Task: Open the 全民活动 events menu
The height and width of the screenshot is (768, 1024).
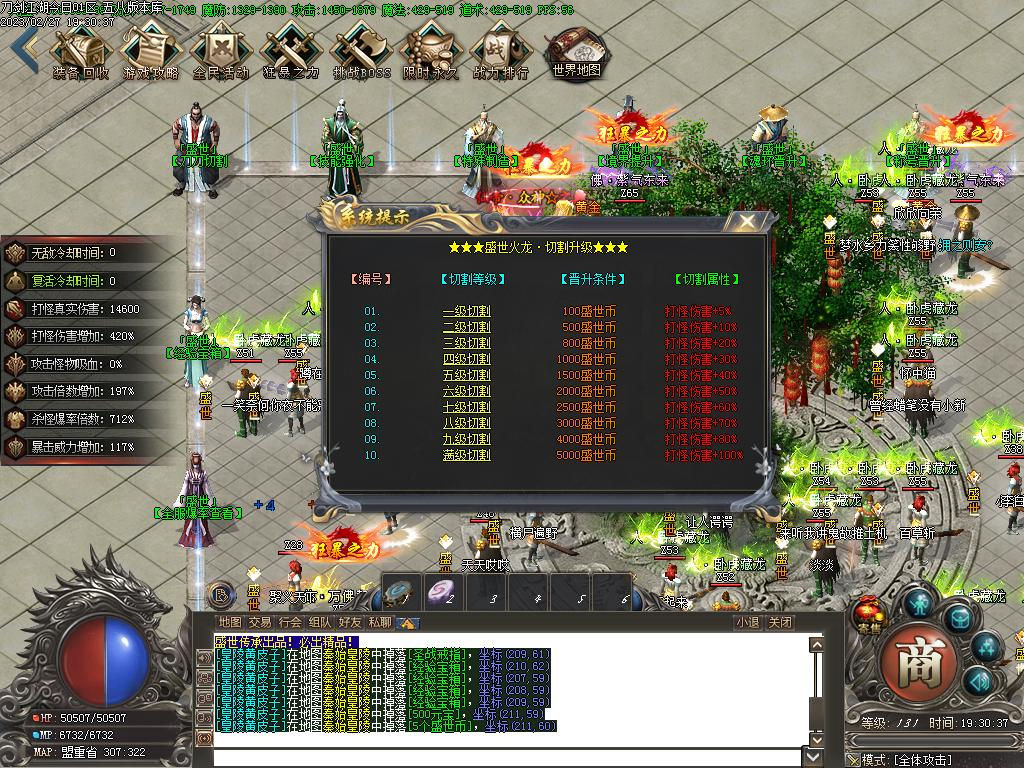Action: [x=220, y=50]
